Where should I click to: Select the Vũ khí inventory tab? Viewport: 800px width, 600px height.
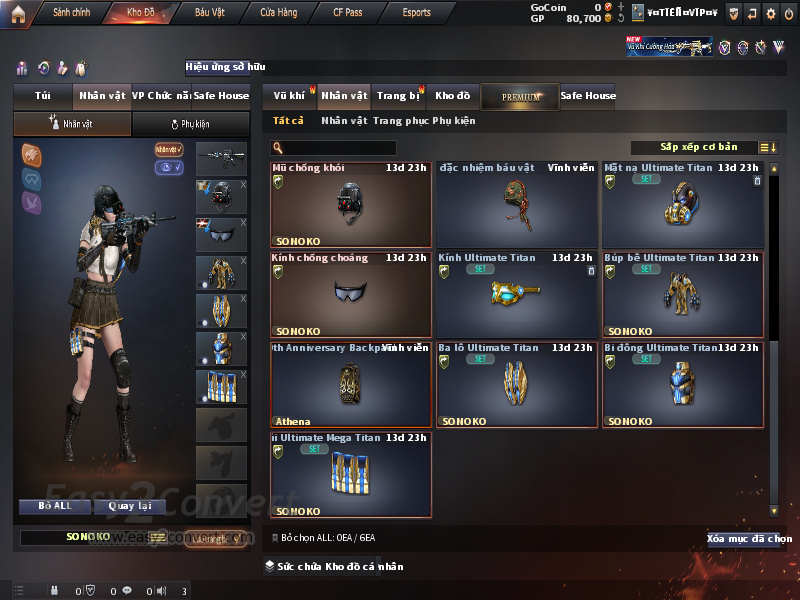(x=290, y=96)
